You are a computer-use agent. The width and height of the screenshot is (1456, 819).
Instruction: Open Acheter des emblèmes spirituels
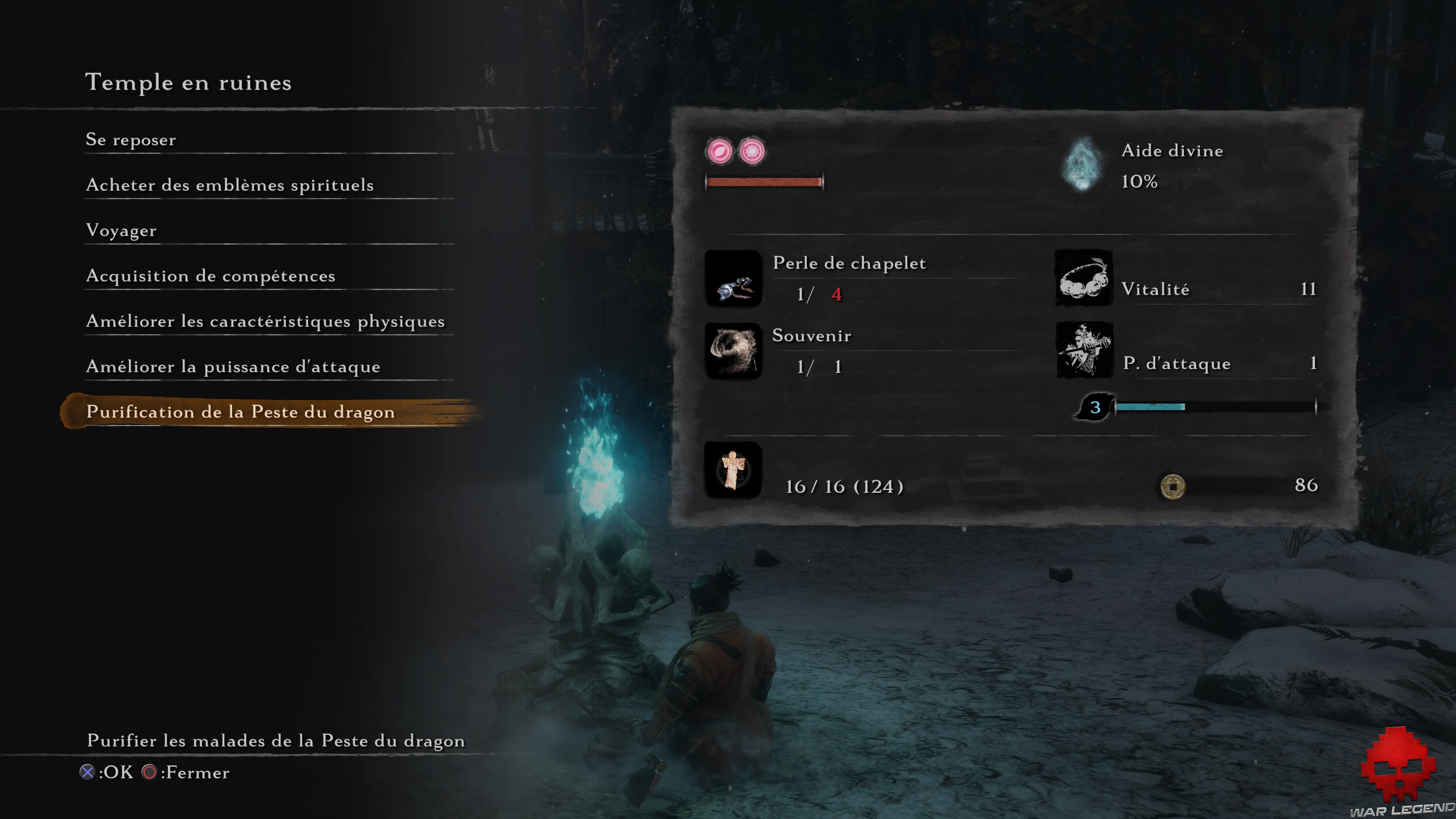coord(229,185)
